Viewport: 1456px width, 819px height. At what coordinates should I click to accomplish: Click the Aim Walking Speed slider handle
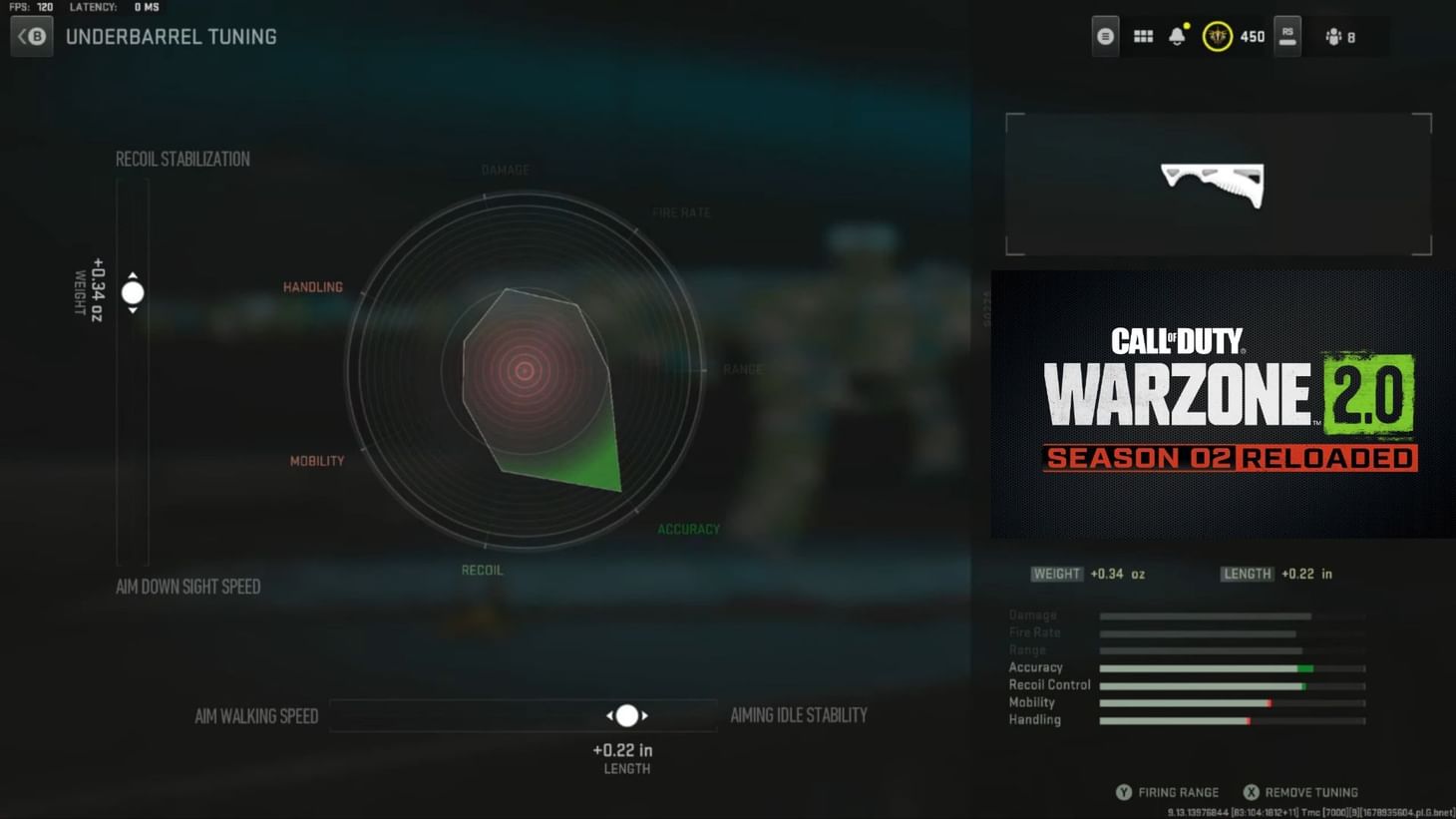[627, 715]
